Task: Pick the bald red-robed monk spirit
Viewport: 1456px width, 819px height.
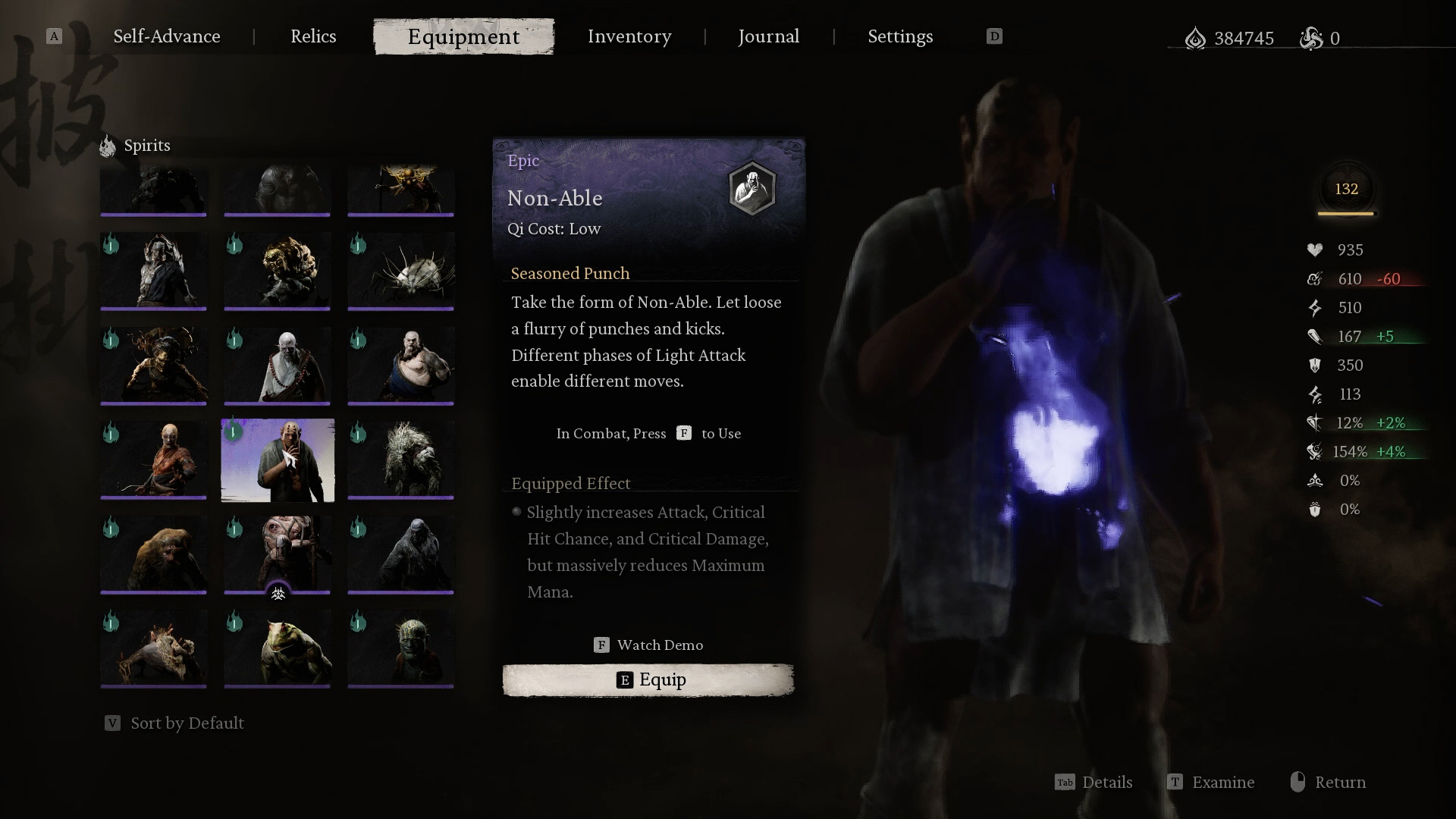Action: [x=153, y=460]
